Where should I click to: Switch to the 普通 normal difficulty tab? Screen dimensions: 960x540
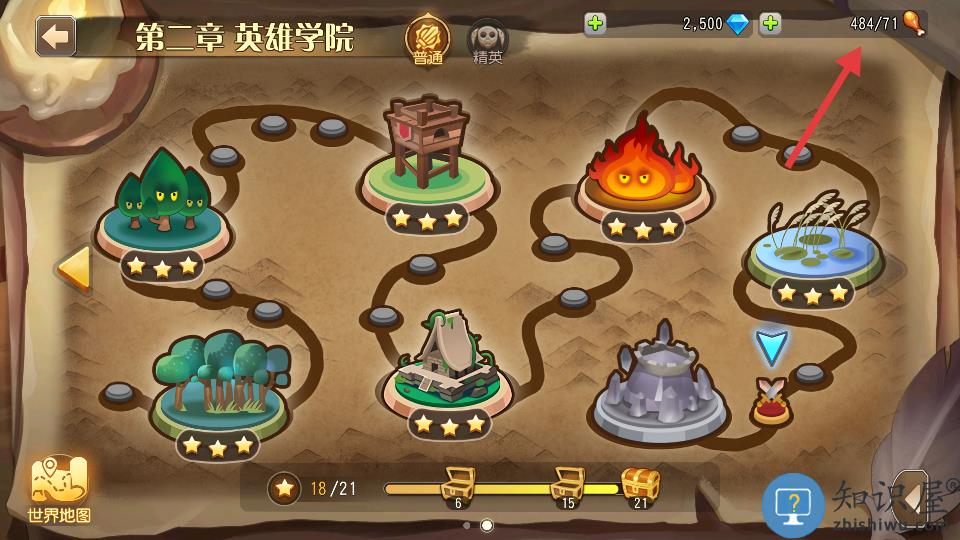pos(427,40)
